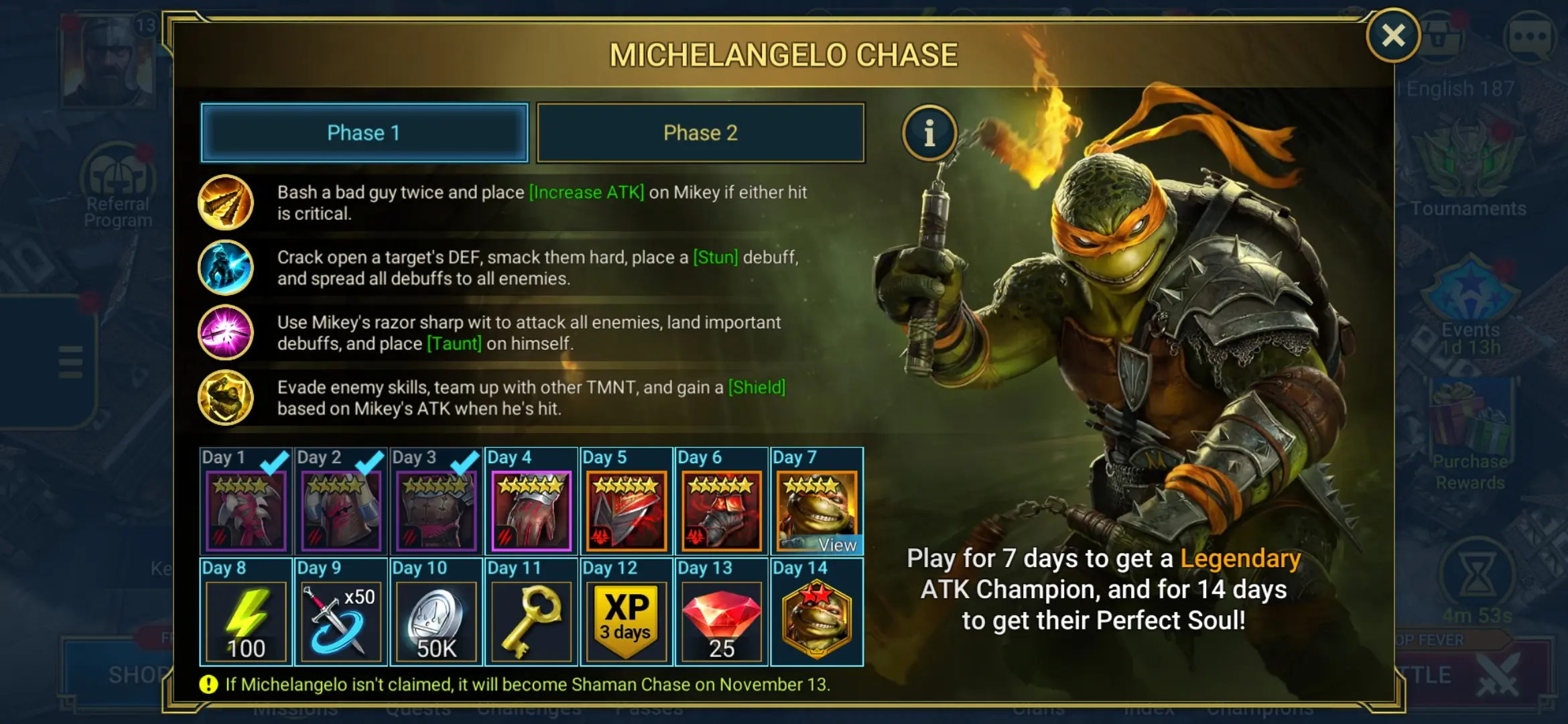Switch to the Phase 2 tab
Viewport: 1568px width, 724px height.
pyautogui.click(x=700, y=133)
